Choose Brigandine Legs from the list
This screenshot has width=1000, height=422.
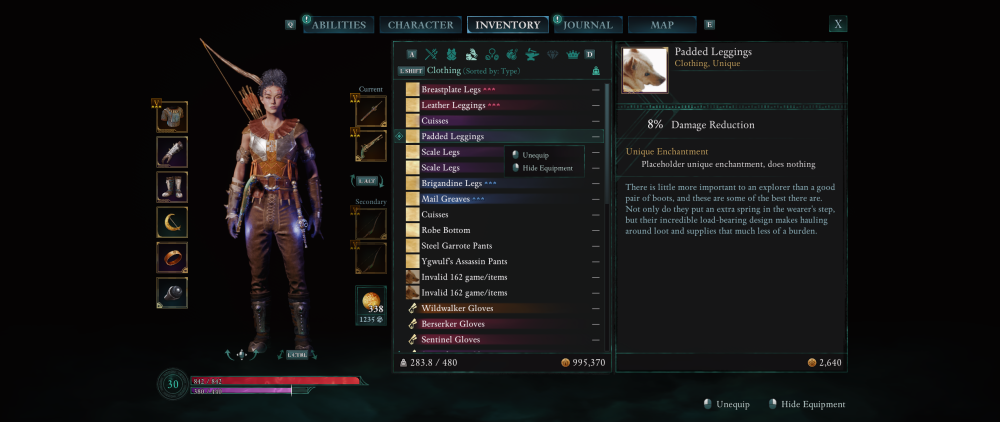pyautogui.click(x=452, y=183)
